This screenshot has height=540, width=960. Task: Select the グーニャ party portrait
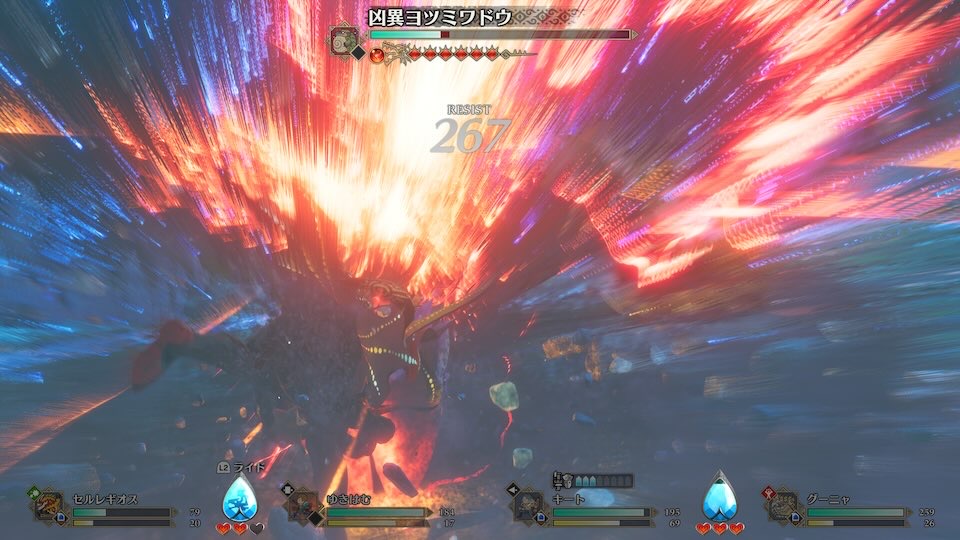781,506
